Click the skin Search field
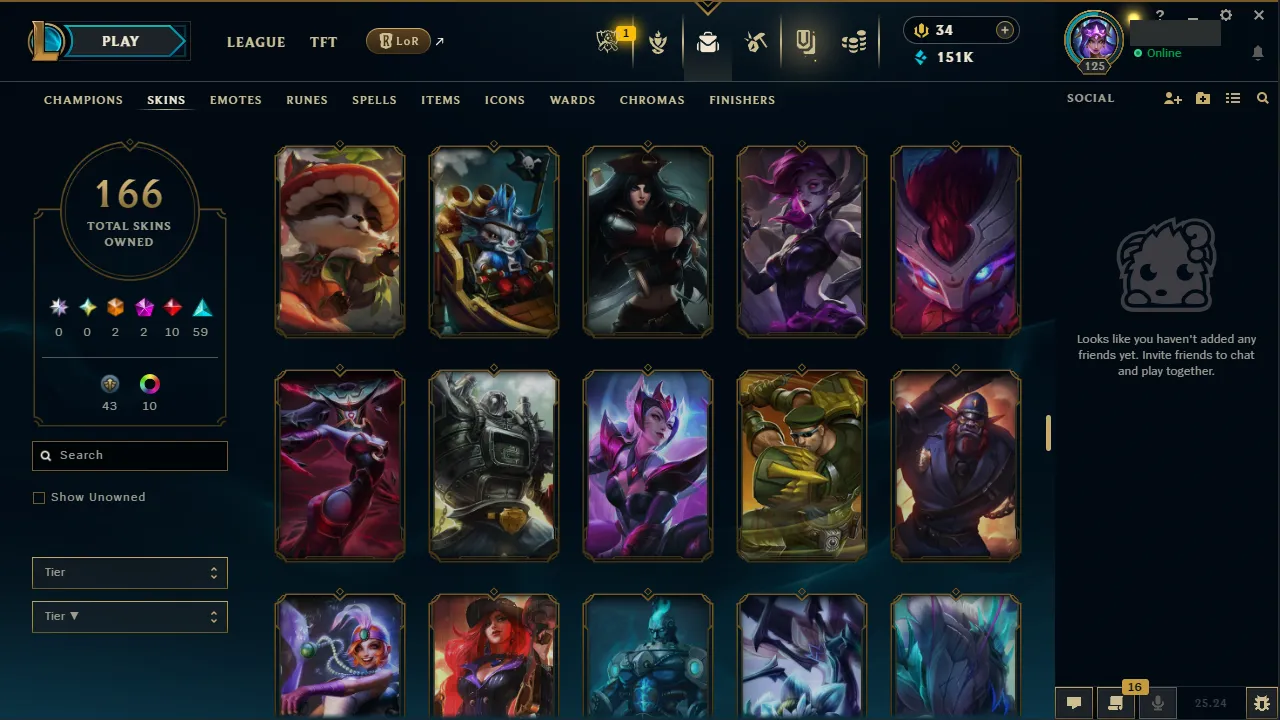 (129, 455)
